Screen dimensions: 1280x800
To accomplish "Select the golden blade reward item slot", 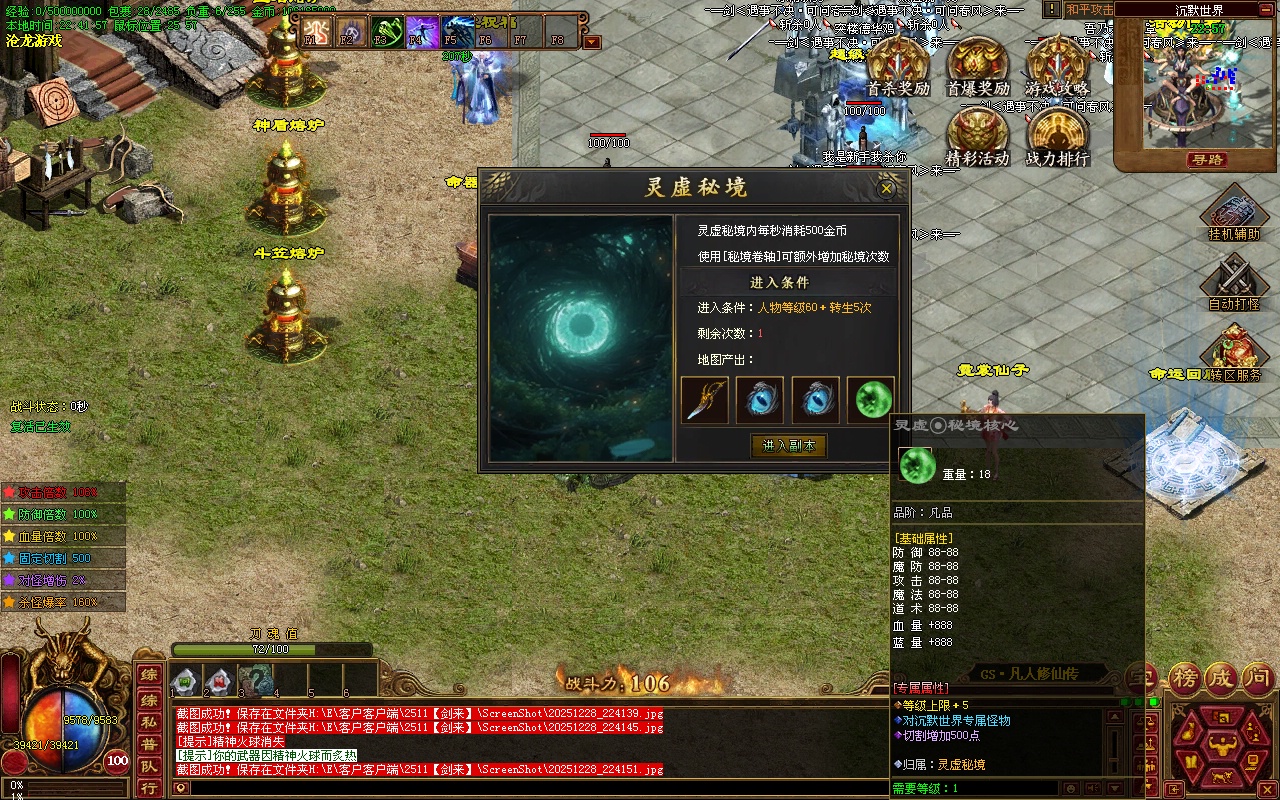I will pos(705,400).
